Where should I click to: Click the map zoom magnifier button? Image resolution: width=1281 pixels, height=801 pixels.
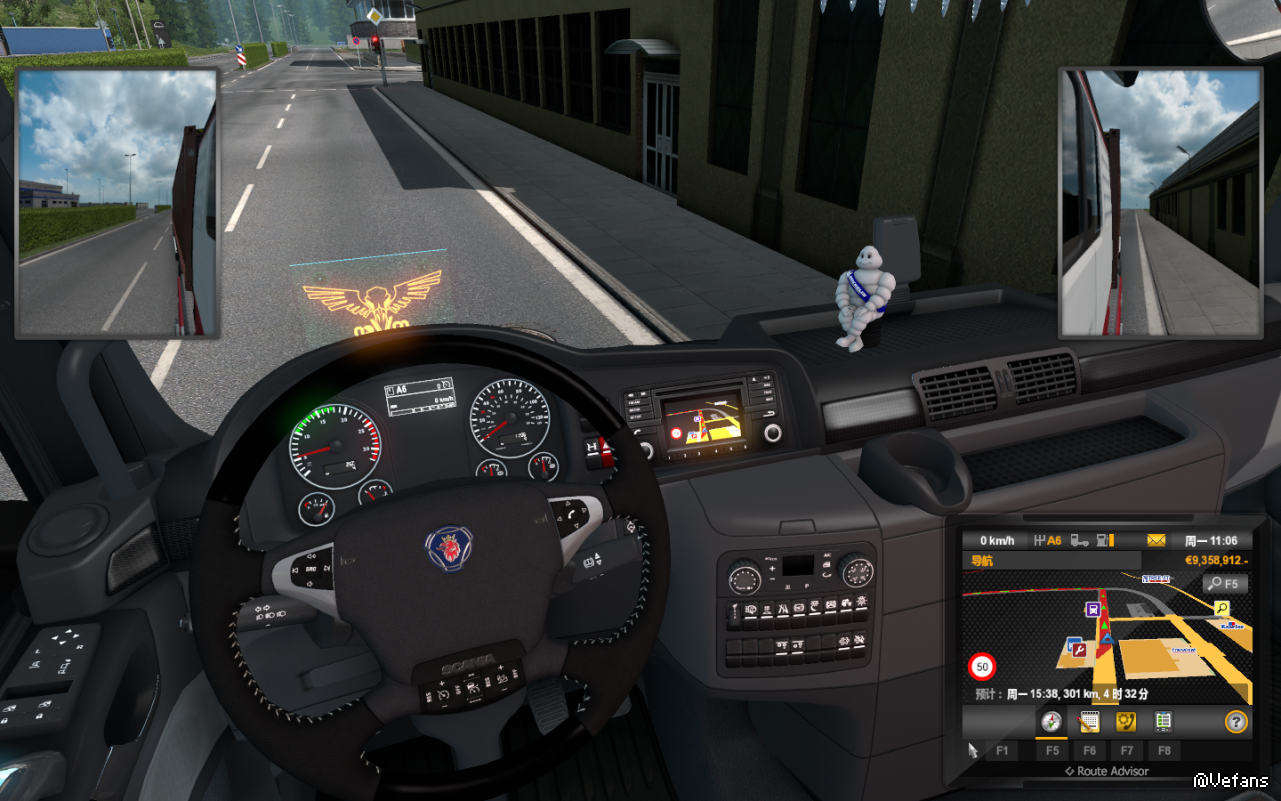click(1226, 584)
